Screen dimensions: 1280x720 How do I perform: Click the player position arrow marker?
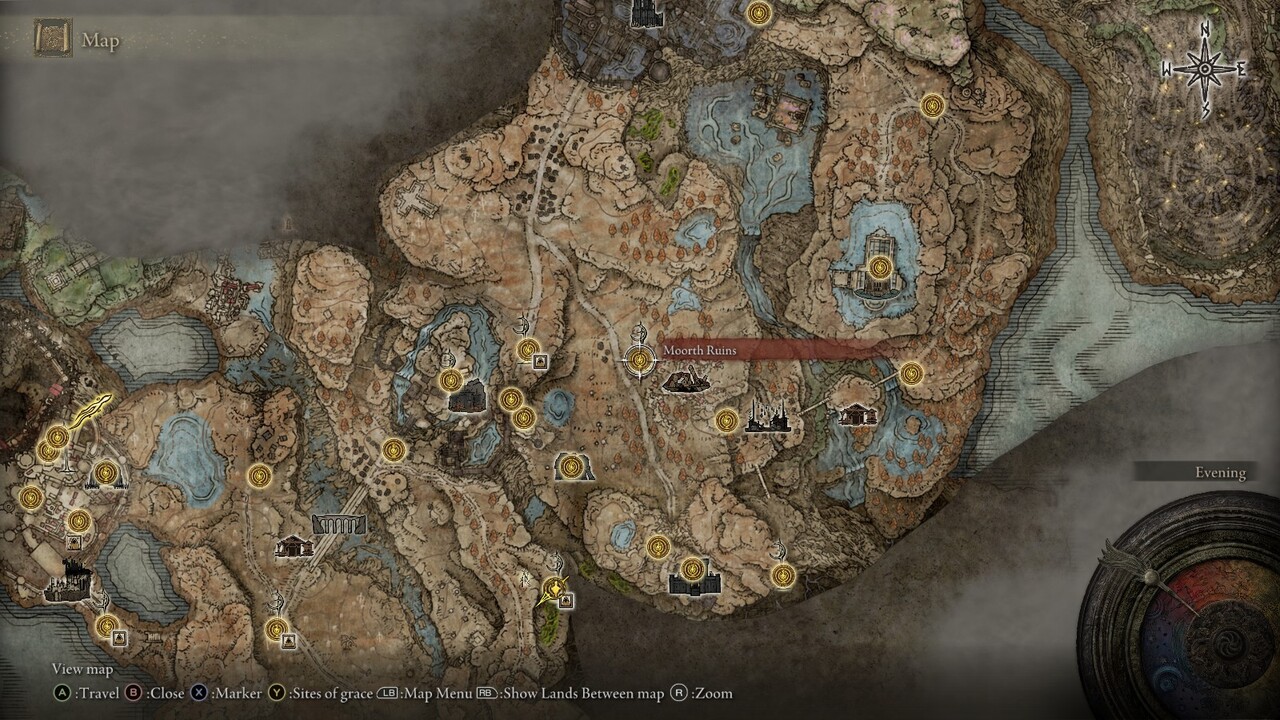point(551,591)
